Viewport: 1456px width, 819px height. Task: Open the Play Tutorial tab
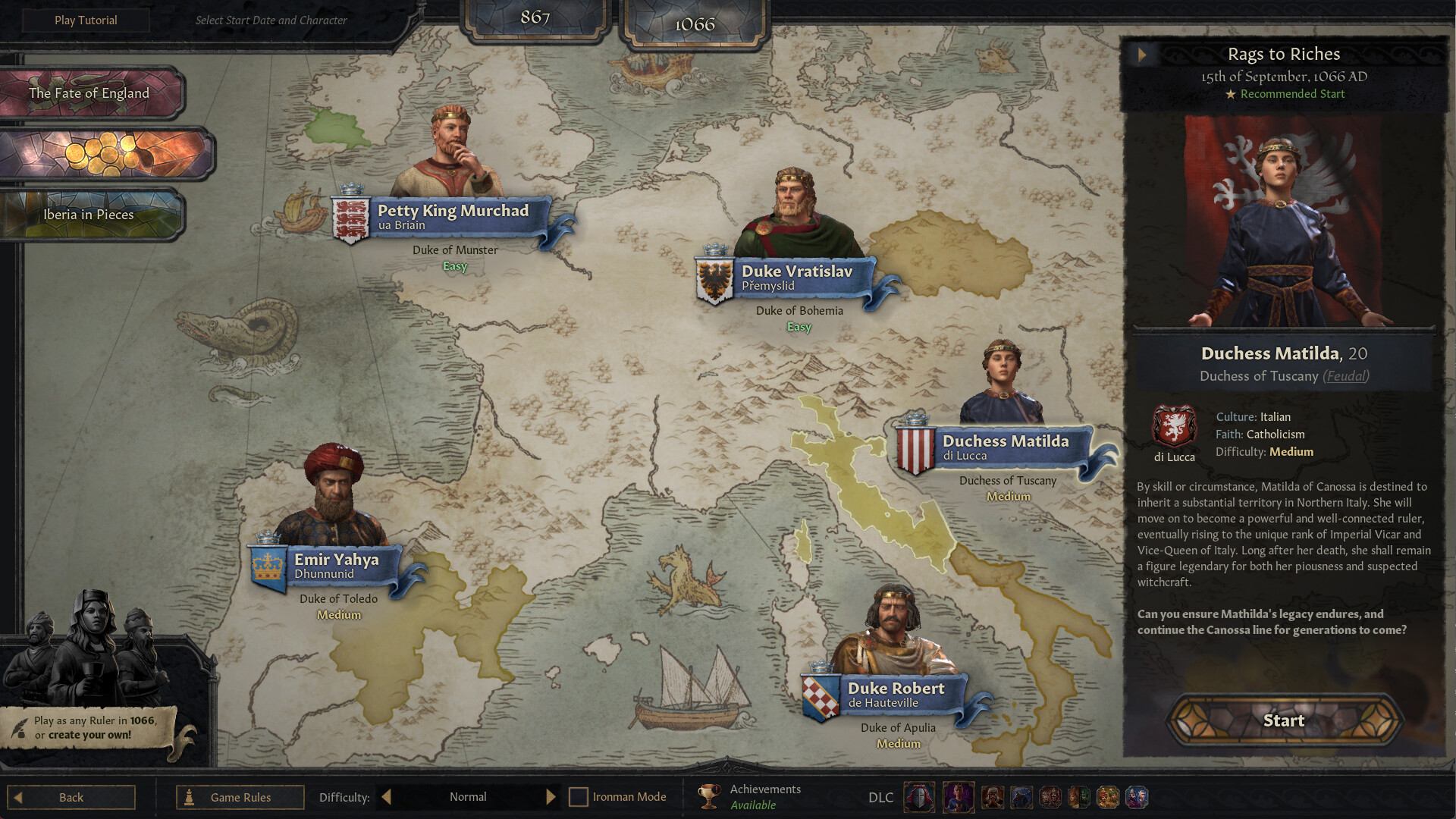(x=85, y=20)
